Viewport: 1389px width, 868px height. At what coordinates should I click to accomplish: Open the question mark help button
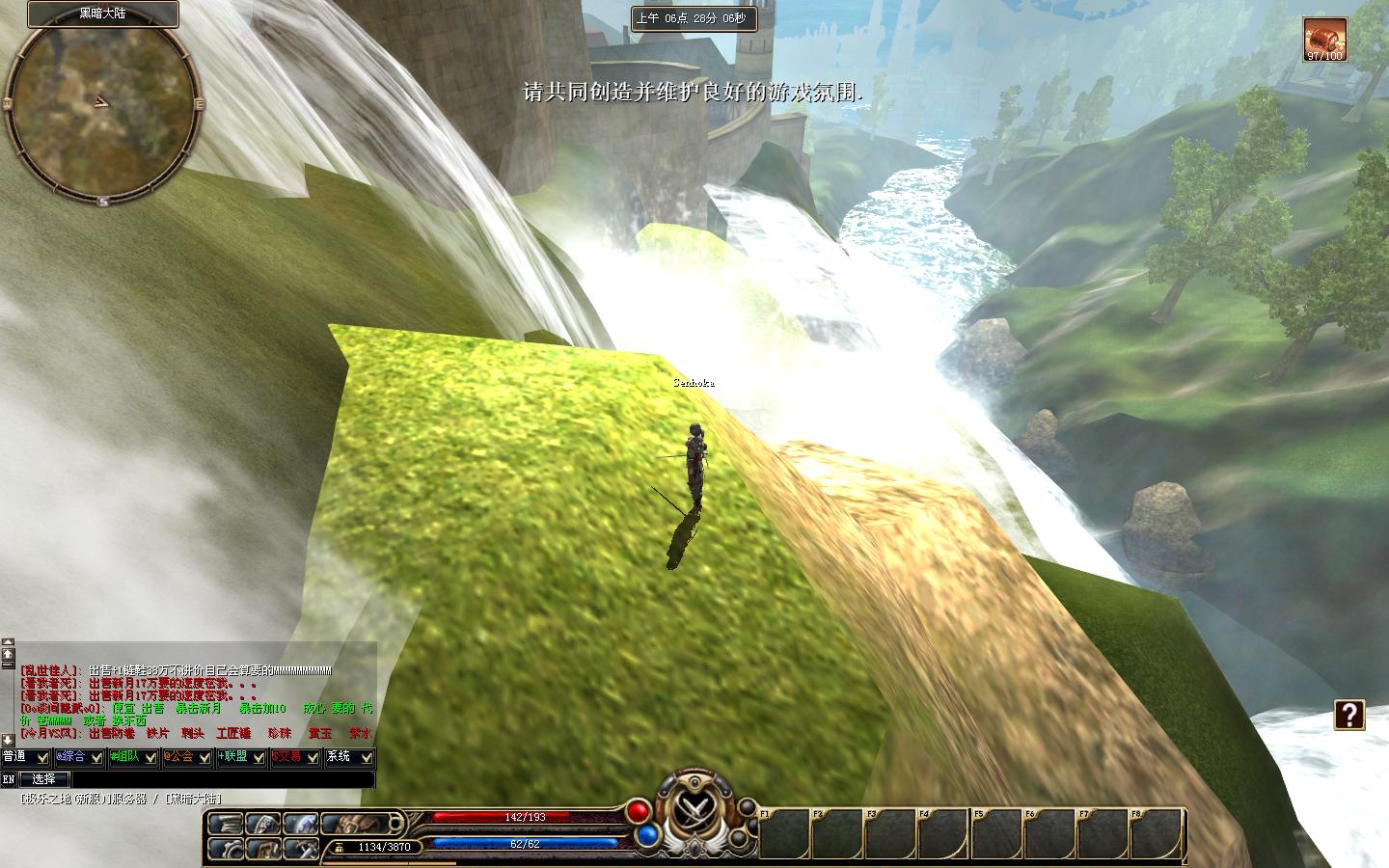click(x=1349, y=715)
